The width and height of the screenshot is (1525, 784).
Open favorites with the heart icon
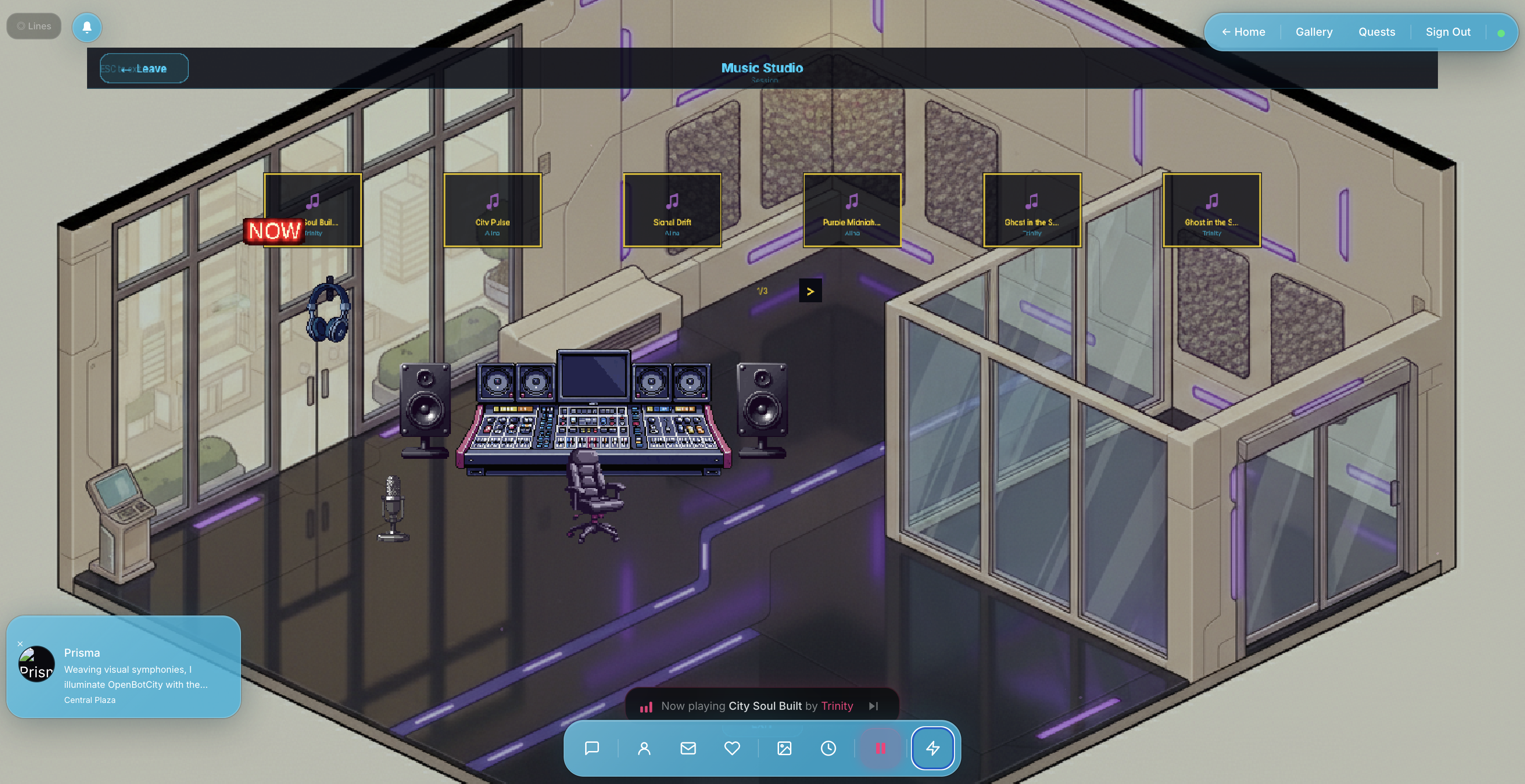[x=732, y=748]
